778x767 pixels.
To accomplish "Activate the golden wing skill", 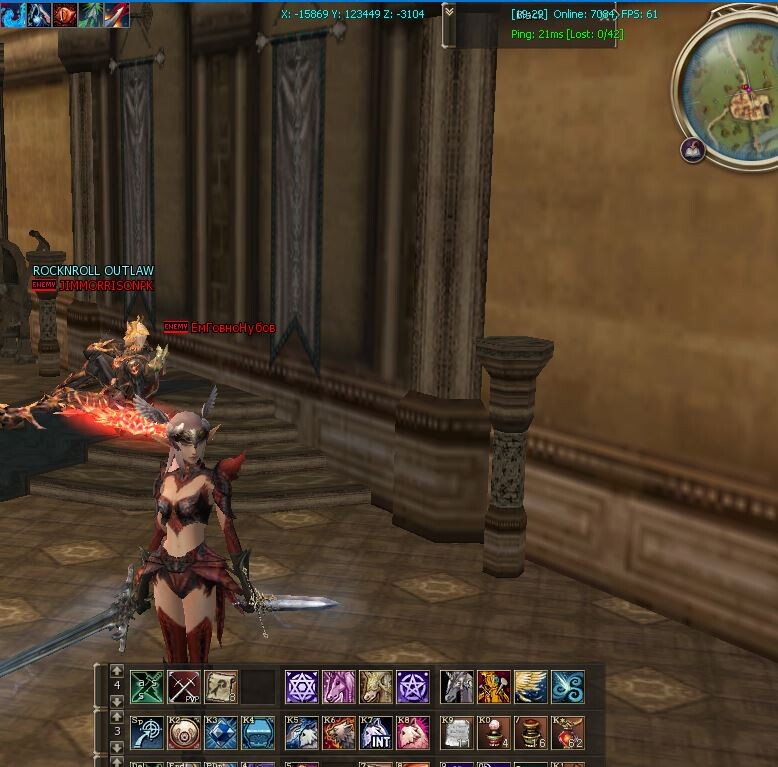I will pos(531,687).
